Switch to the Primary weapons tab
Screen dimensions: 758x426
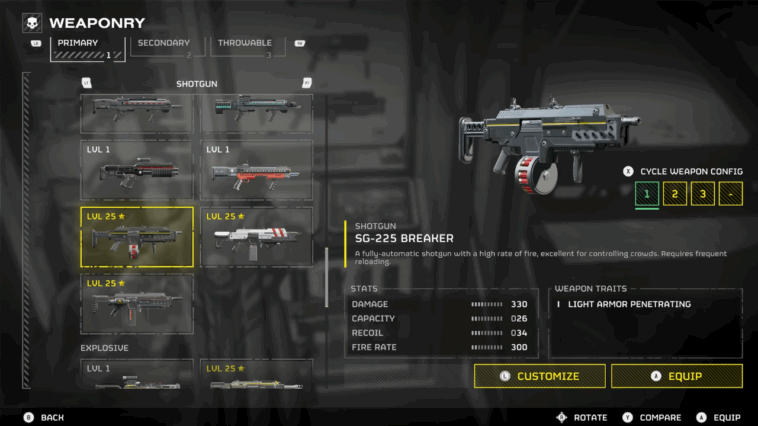click(88, 47)
